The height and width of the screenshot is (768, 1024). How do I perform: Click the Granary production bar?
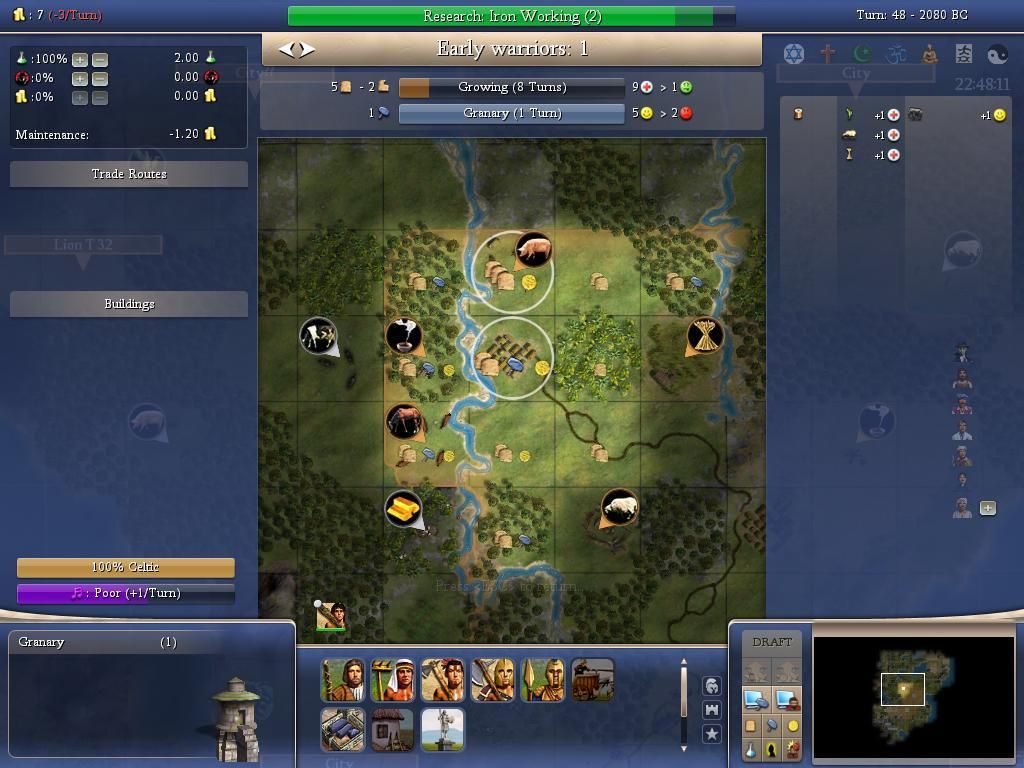pyautogui.click(x=511, y=113)
